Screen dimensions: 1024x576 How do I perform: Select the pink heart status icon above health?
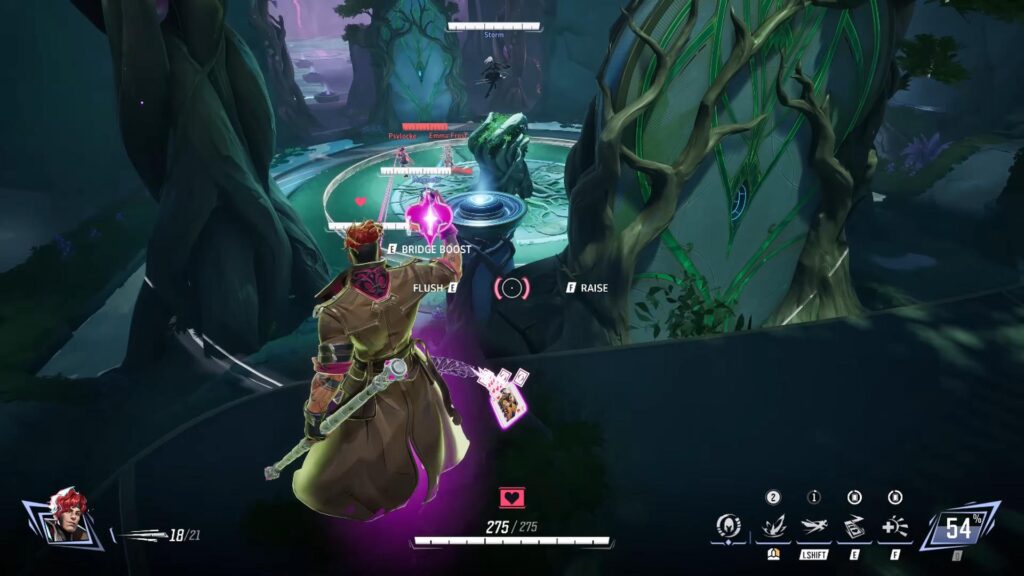(512, 498)
